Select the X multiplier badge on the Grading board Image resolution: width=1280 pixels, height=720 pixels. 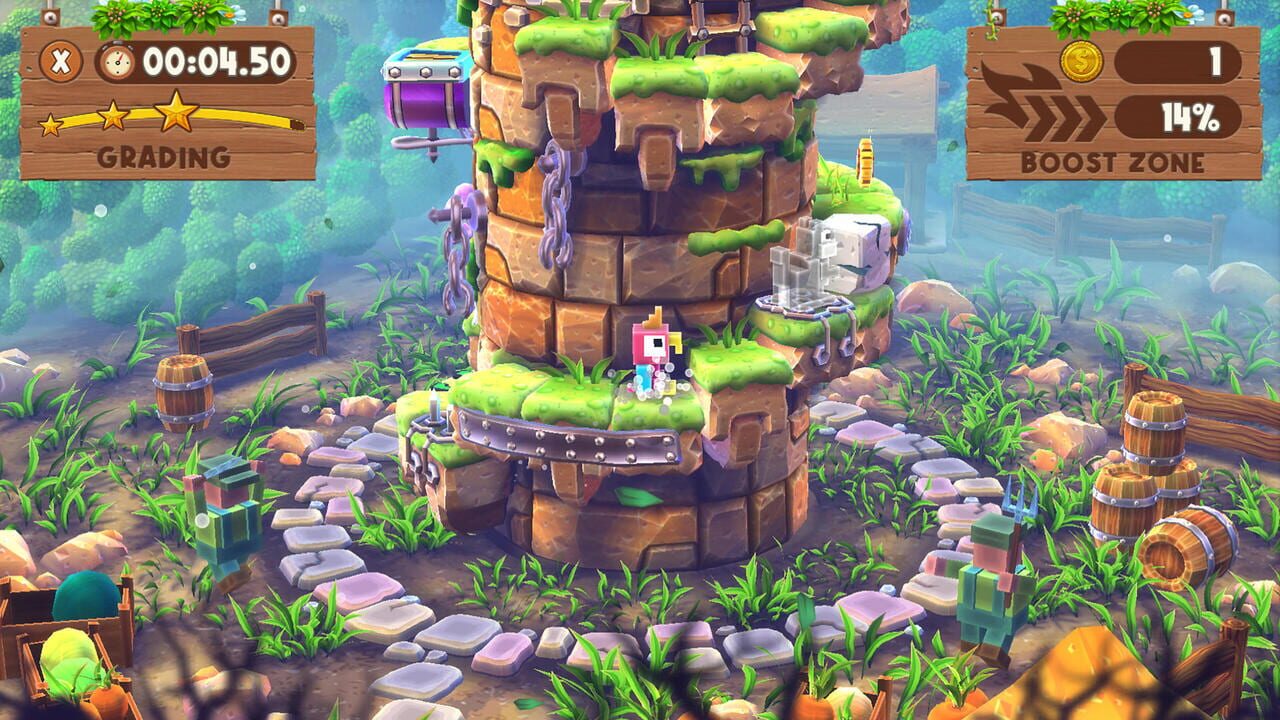coord(60,64)
